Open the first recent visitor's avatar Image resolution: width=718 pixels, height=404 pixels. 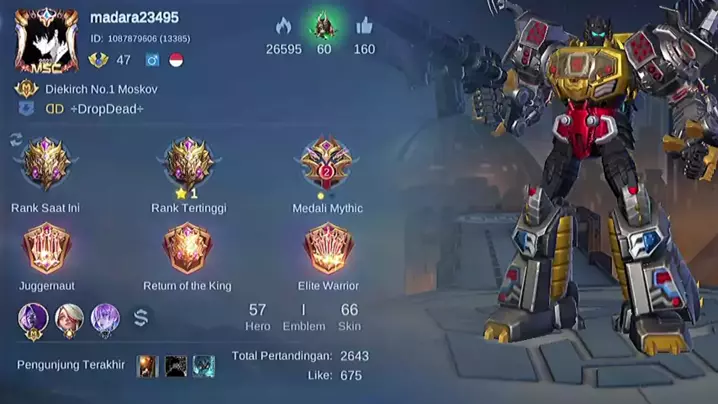point(147,366)
